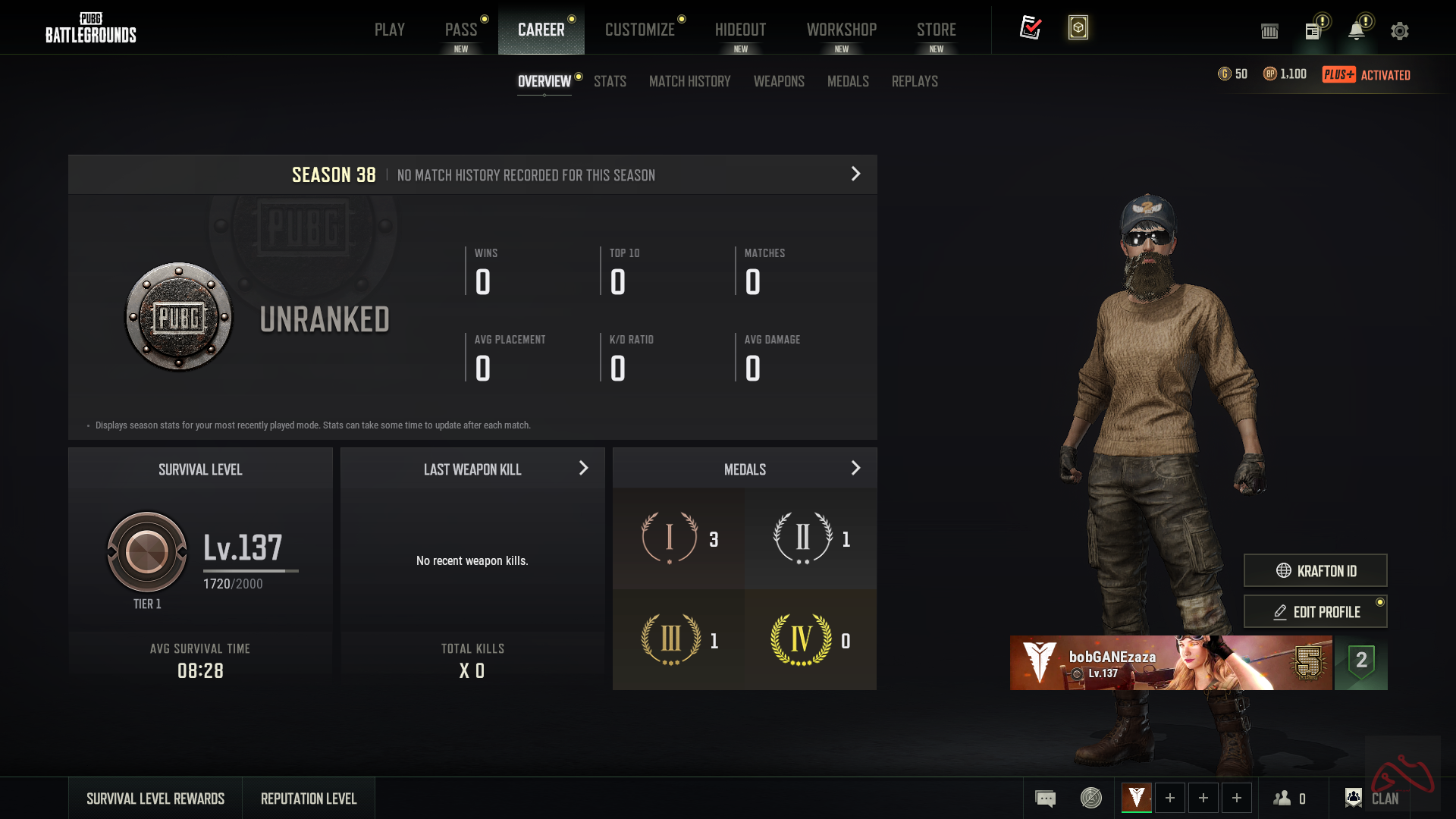Open the highlighted card pack icon

[1078, 27]
